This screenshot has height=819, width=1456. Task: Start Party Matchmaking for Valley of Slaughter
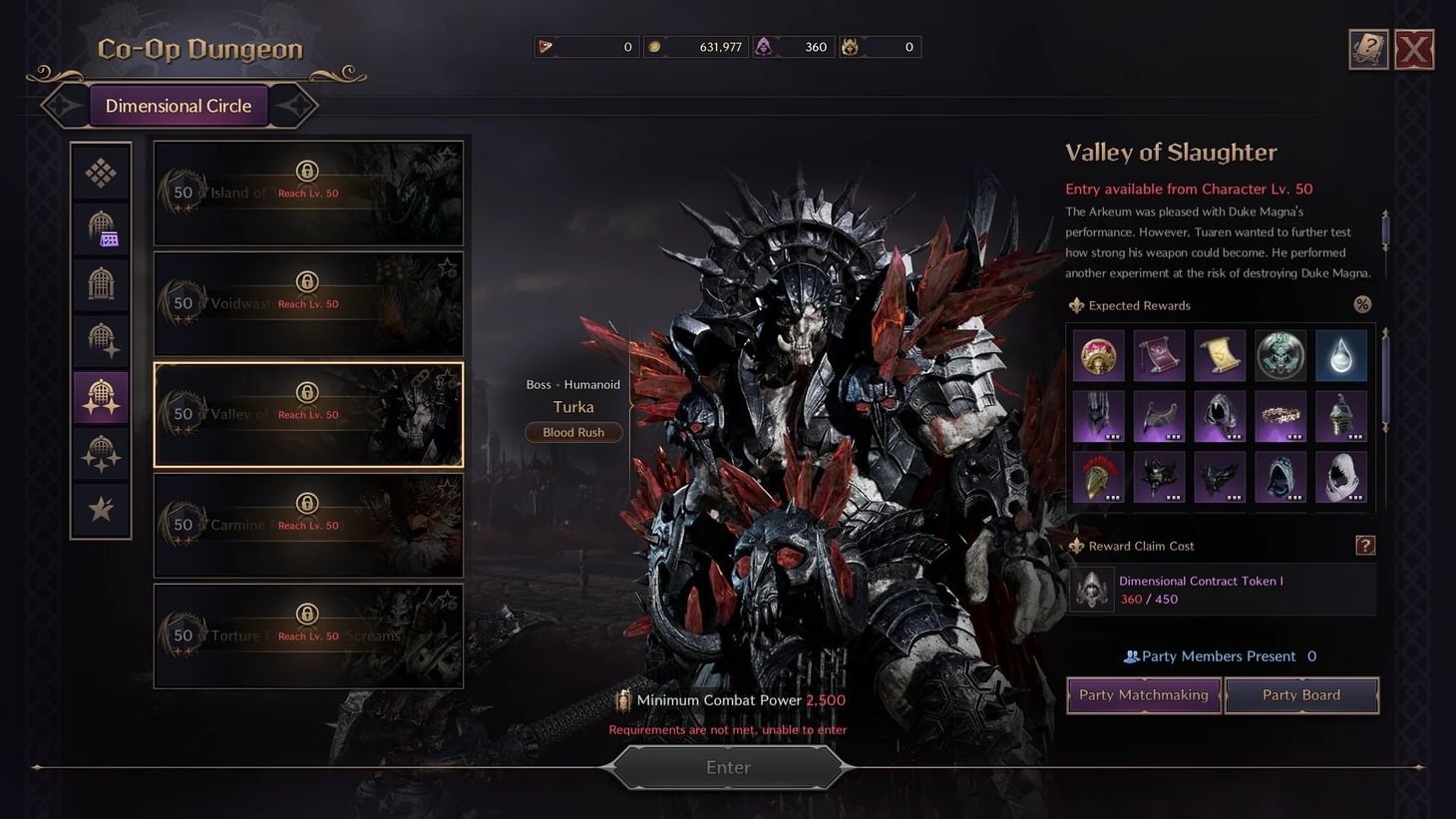[1143, 695]
